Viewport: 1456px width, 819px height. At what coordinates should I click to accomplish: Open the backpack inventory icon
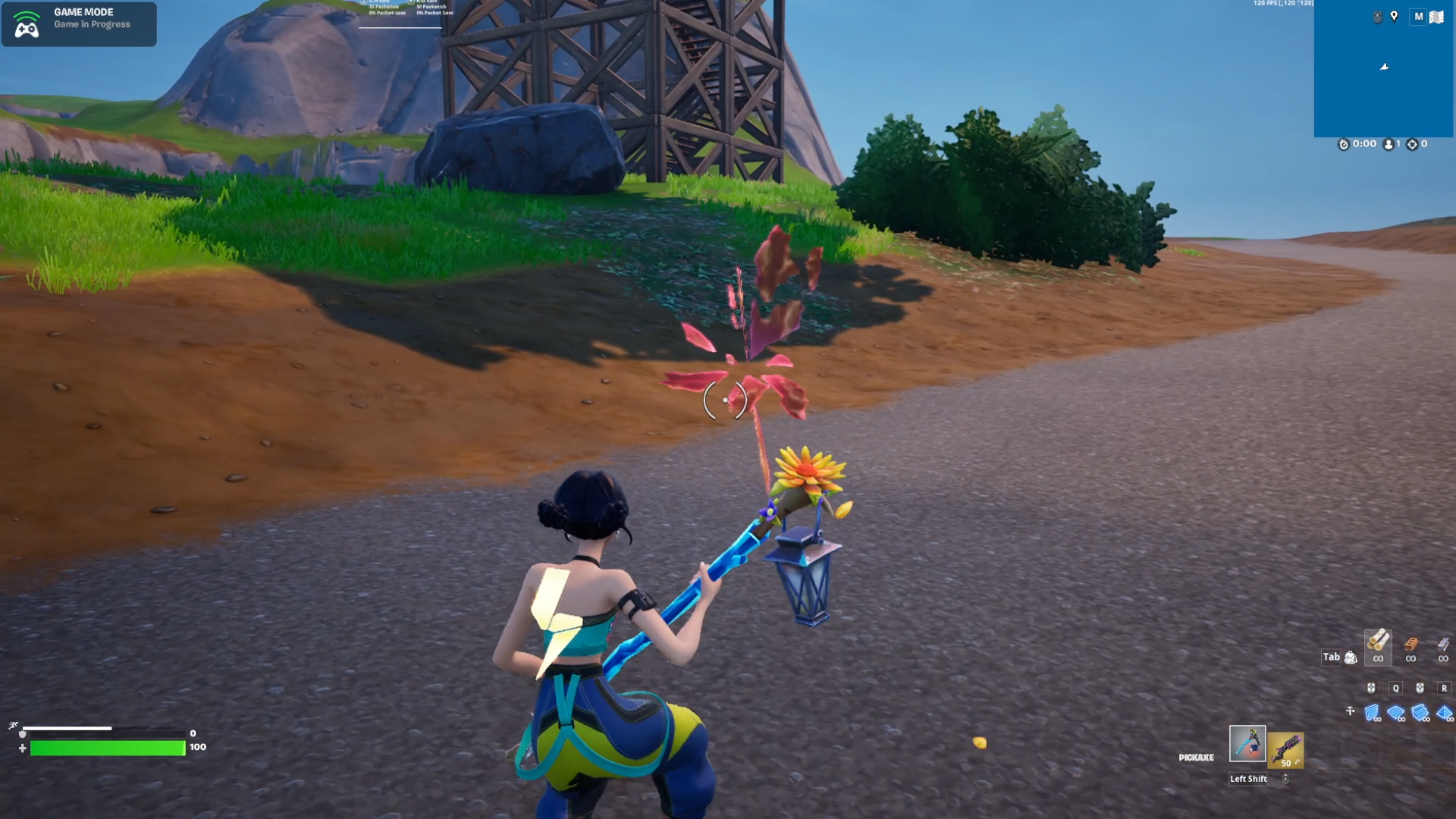pos(1351,657)
